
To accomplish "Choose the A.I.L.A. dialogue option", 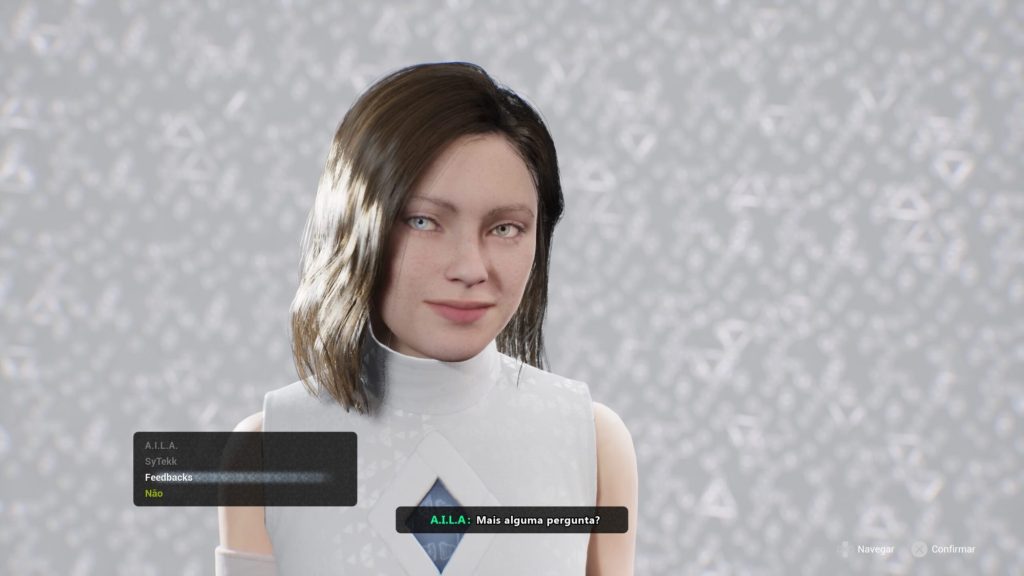I will tap(161, 445).
